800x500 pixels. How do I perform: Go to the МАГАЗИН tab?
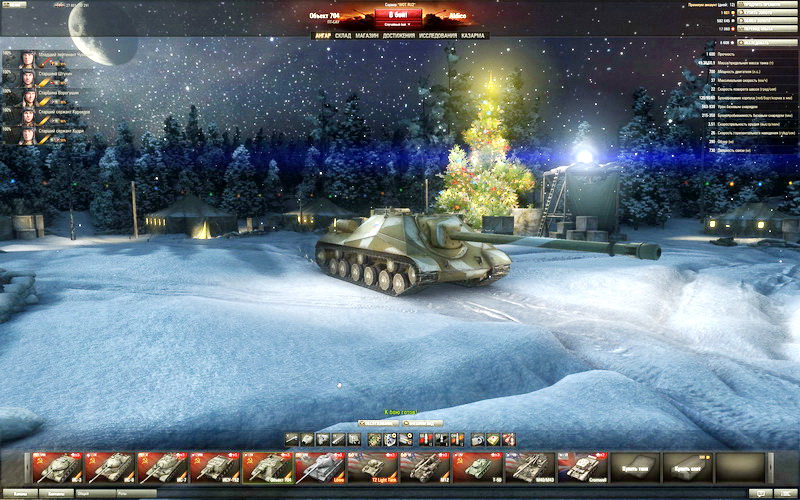pos(372,35)
